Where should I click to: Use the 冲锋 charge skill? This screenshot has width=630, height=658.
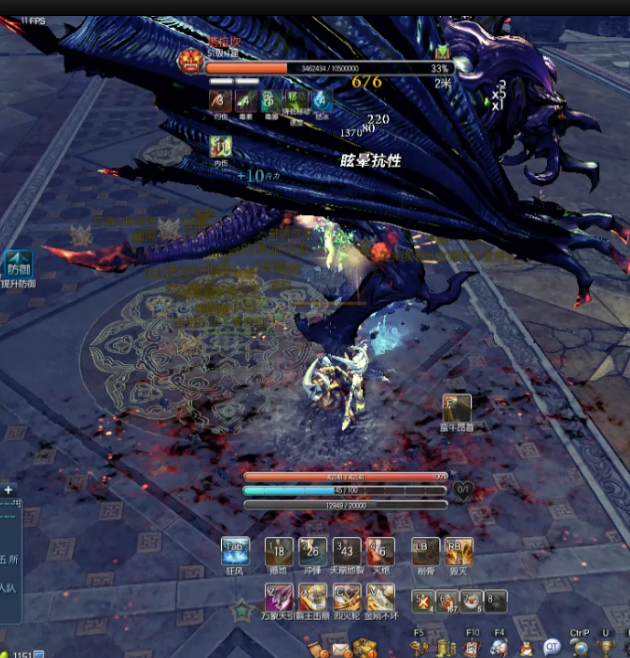click(x=313, y=551)
